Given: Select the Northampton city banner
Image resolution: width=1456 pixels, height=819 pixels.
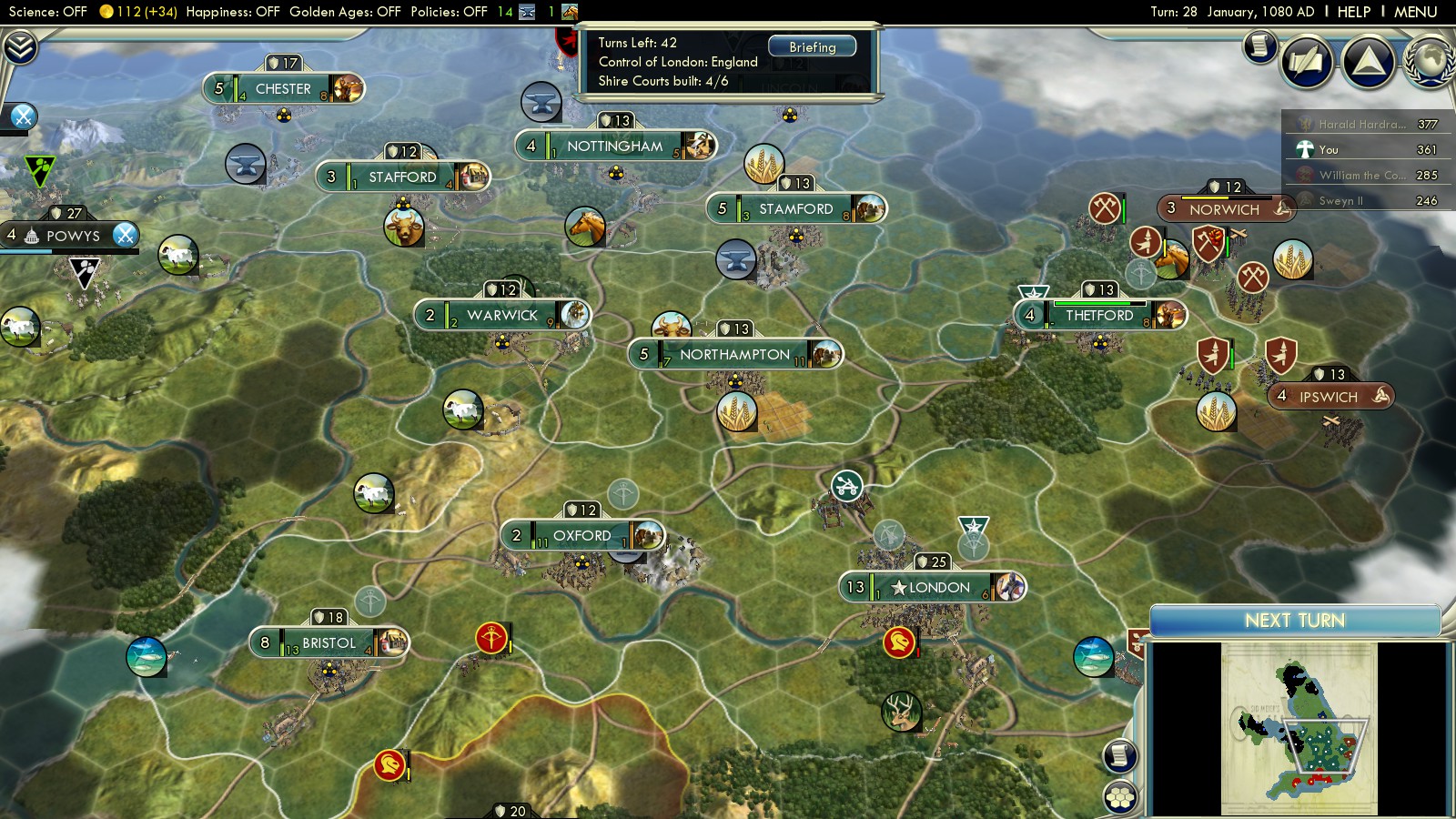Looking at the screenshot, I should point(734,354).
